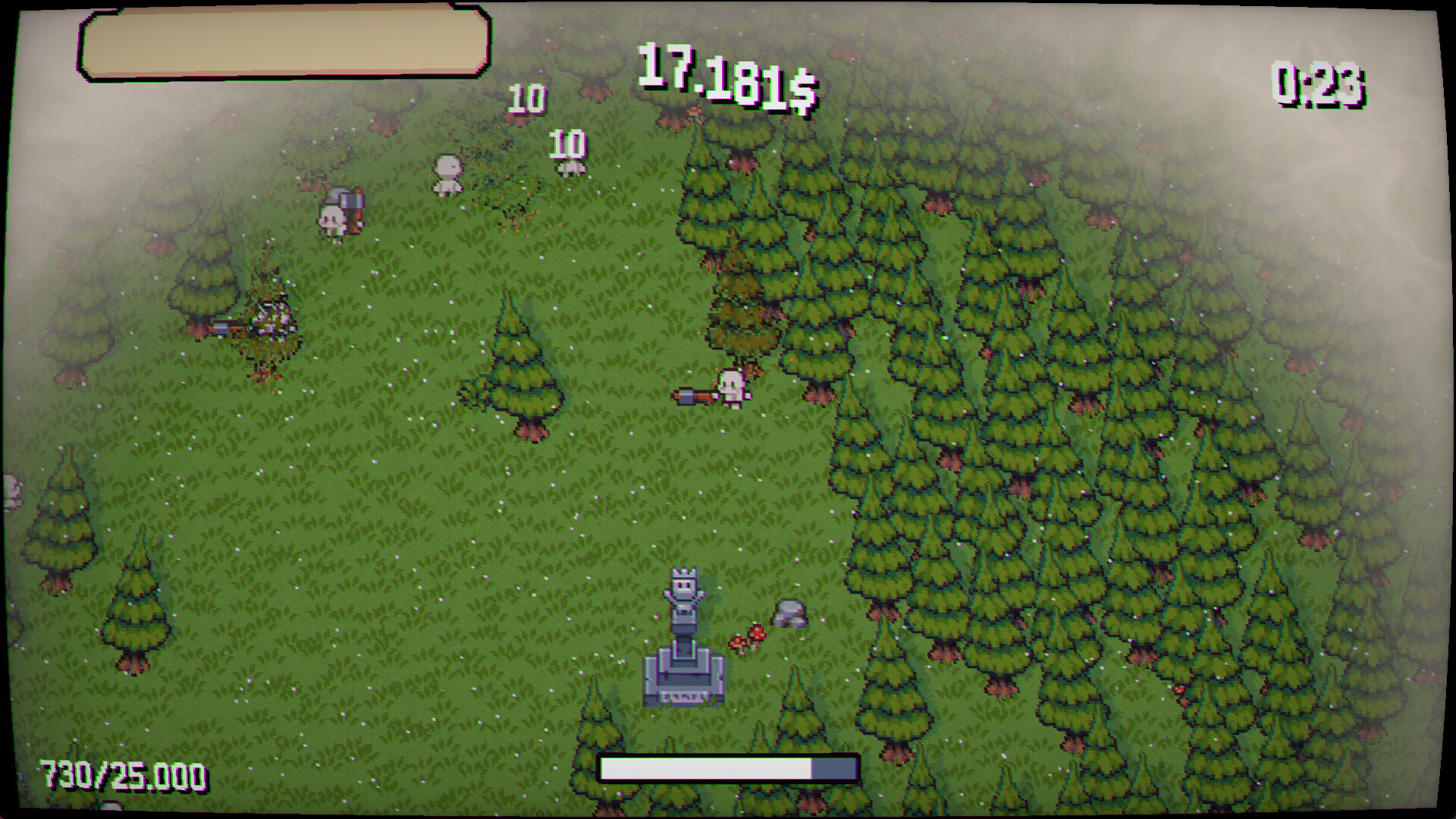Image resolution: width=1456 pixels, height=819 pixels.
Task: Select the skeleton enemy carrying an axe
Action: pyautogui.click(x=339, y=215)
